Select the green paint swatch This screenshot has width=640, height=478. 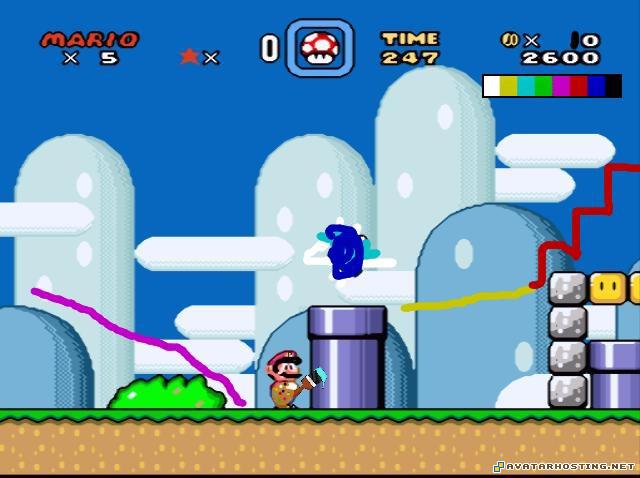click(543, 87)
